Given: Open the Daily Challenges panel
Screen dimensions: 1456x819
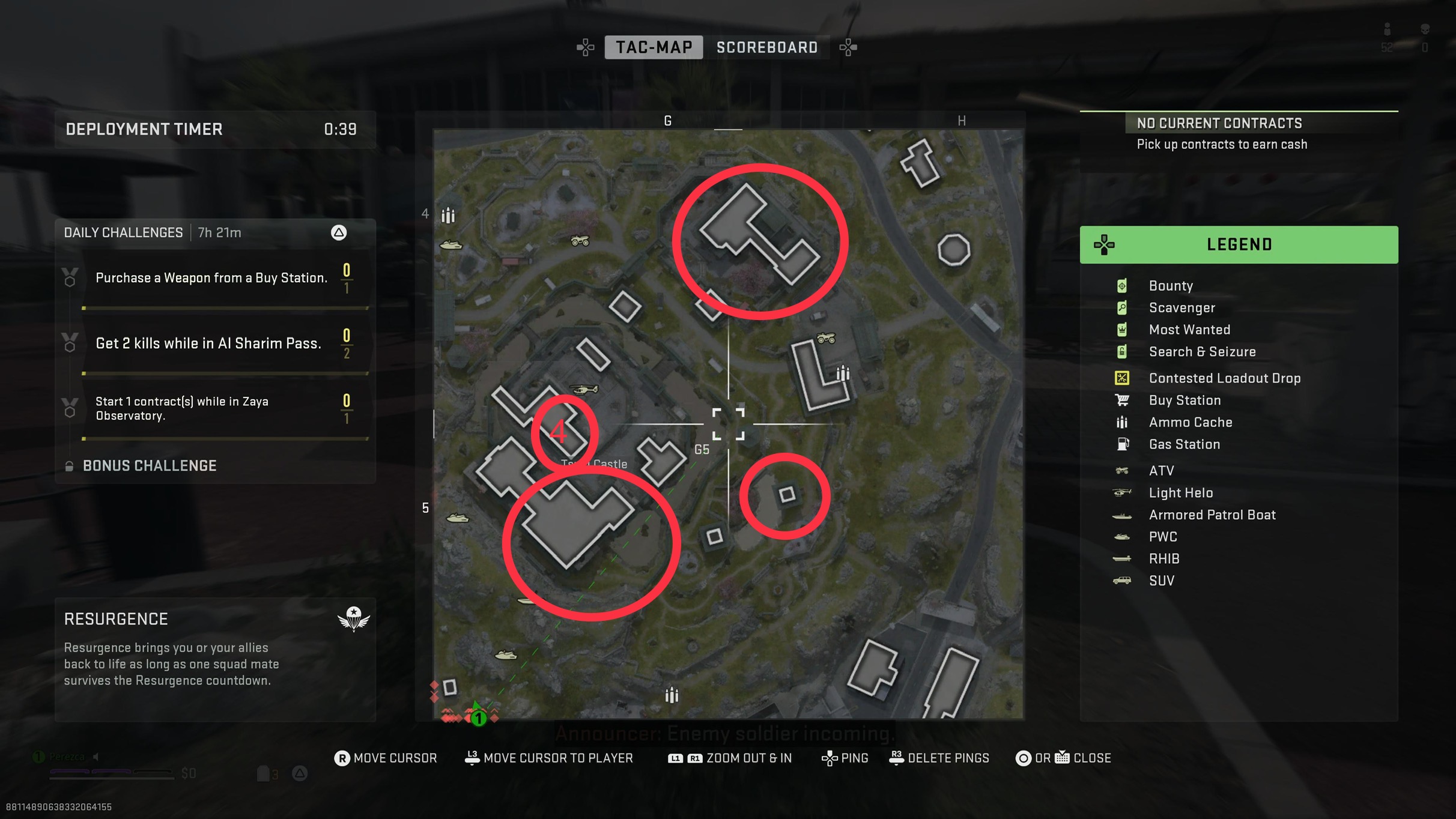Looking at the screenshot, I should click(123, 232).
